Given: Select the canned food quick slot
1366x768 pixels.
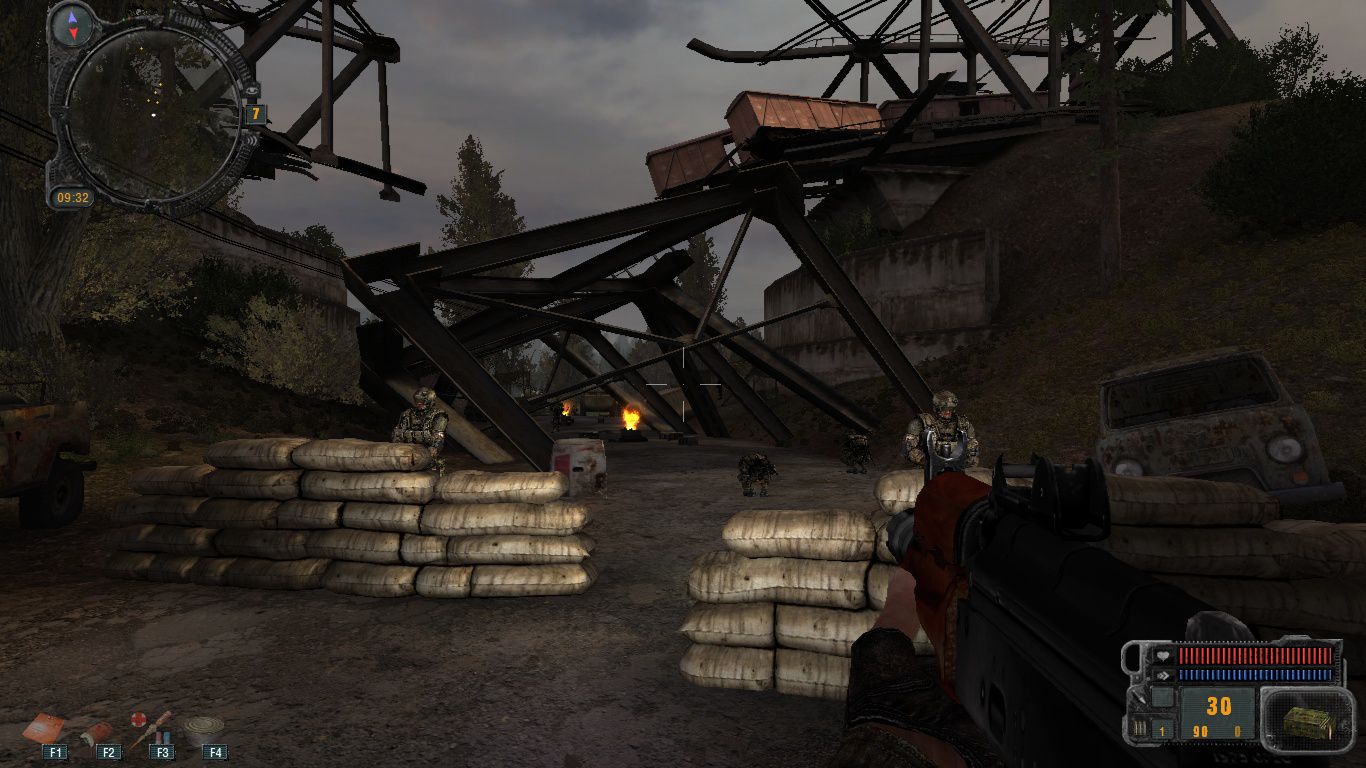Looking at the screenshot, I should pyautogui.click(x=204, y=730).
